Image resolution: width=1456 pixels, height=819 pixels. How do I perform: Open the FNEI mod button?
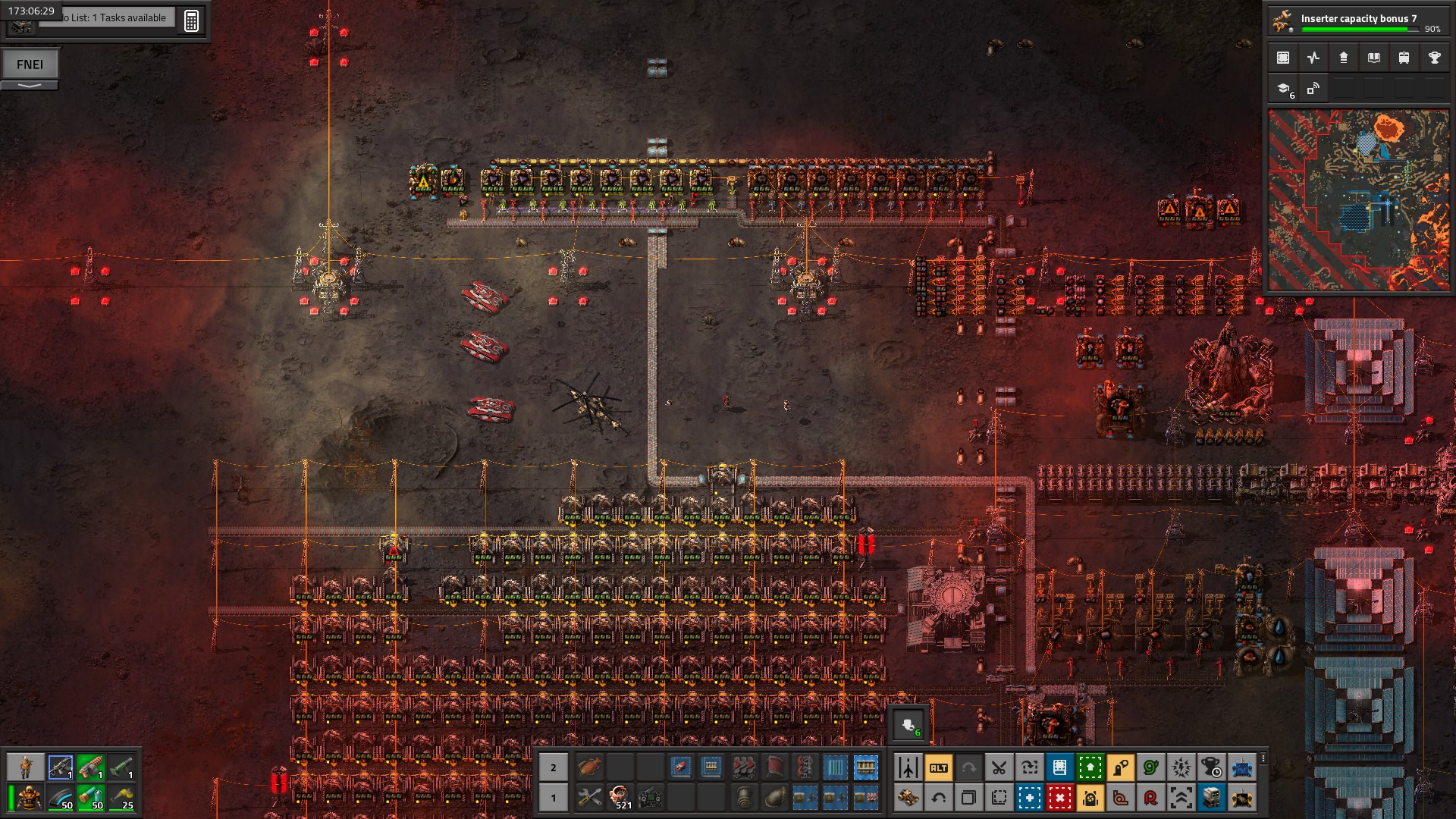(x=30, y=64)
